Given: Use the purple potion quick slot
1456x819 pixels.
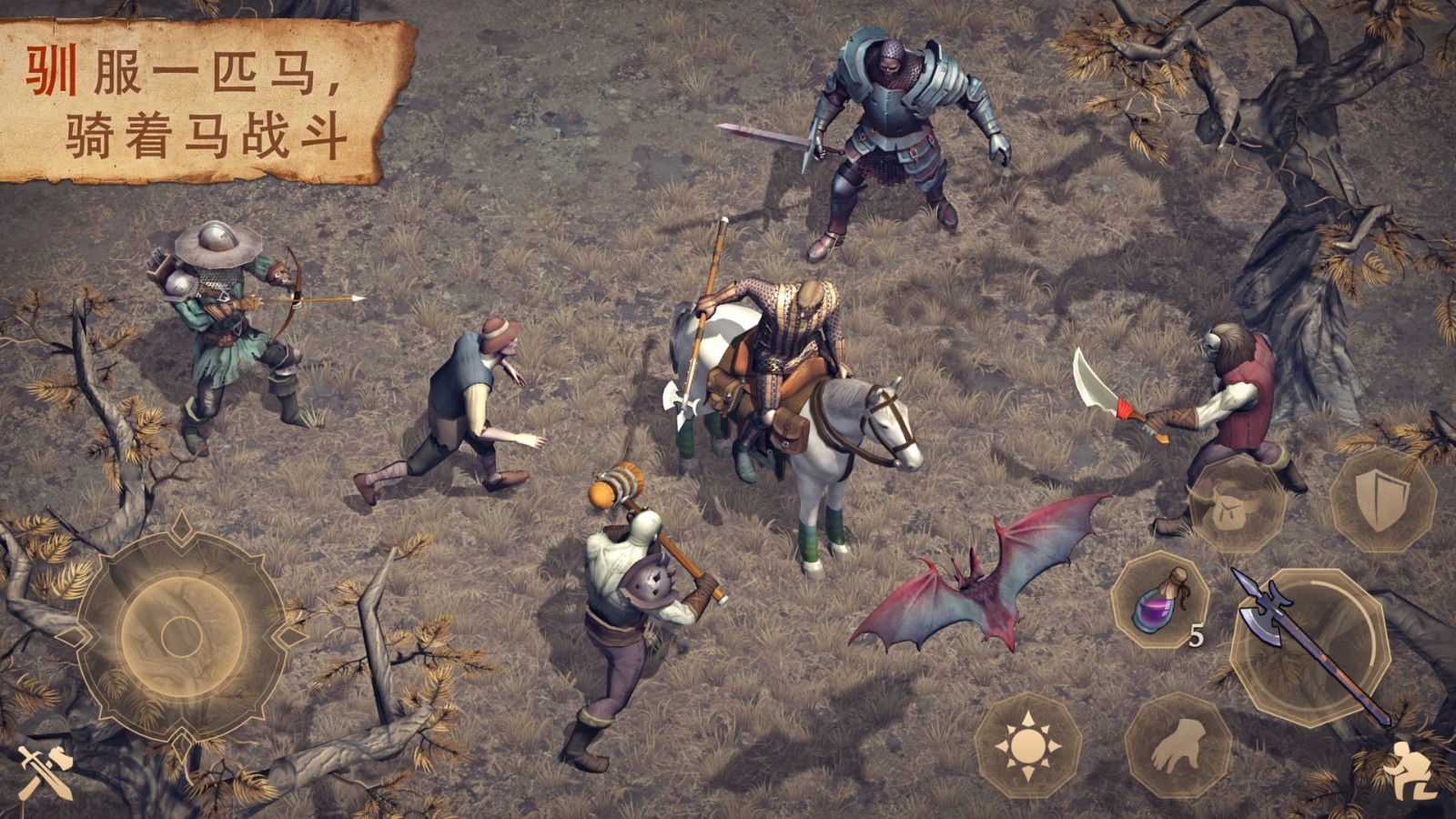Looking at the screenshot, I should [x=1159, y=602].
